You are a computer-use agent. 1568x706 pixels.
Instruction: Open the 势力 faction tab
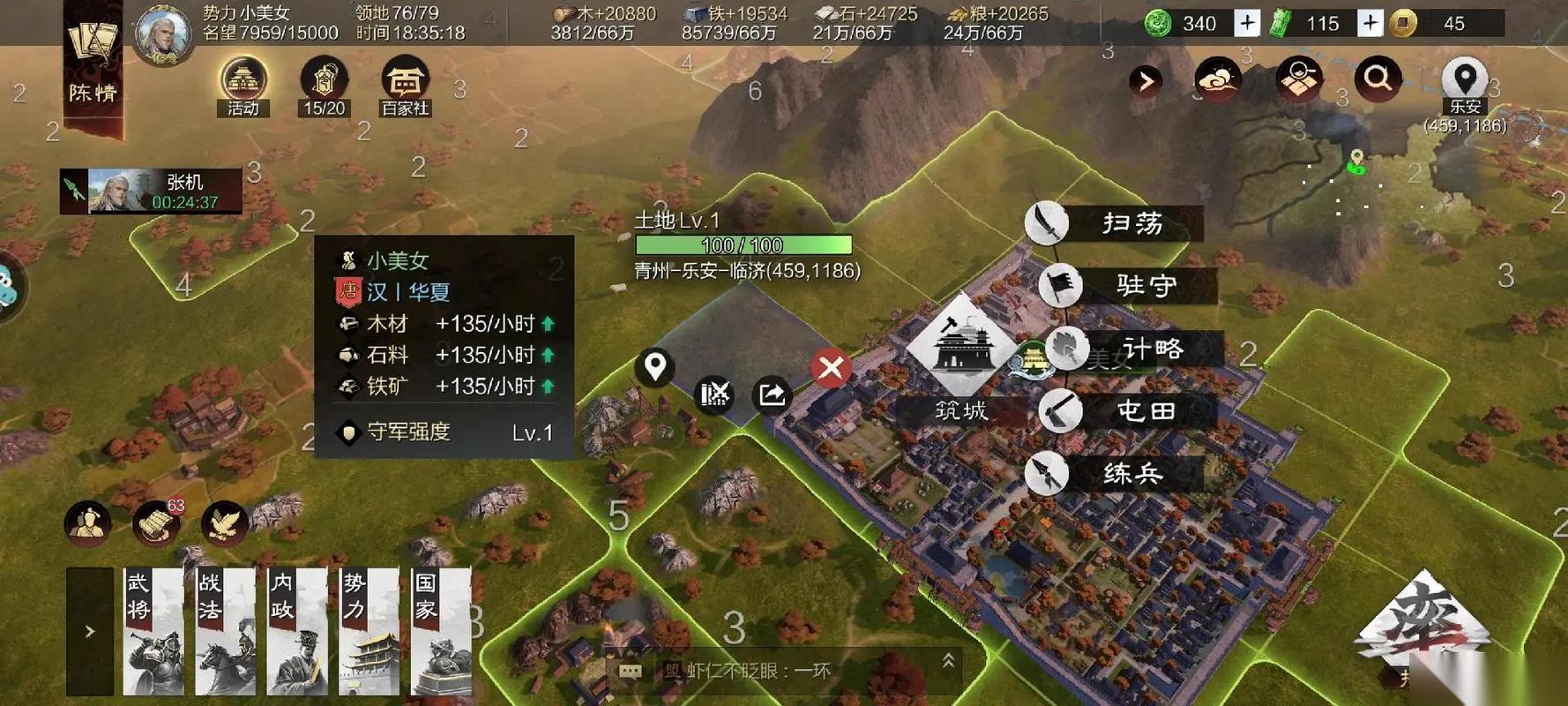(x=370, y=631)
